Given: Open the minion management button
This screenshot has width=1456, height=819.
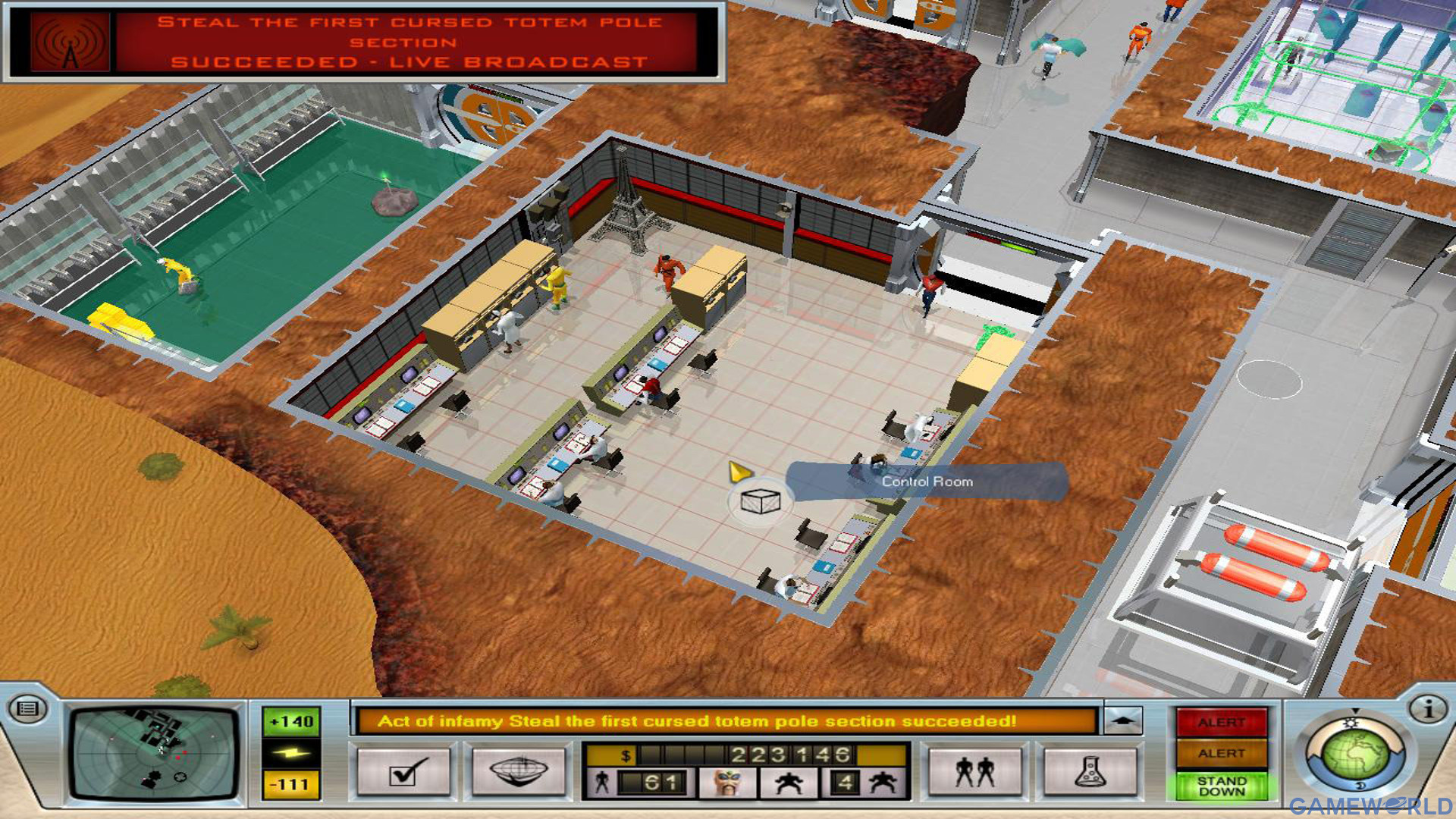Looking at the screenshot, I should tap(974, 773).
